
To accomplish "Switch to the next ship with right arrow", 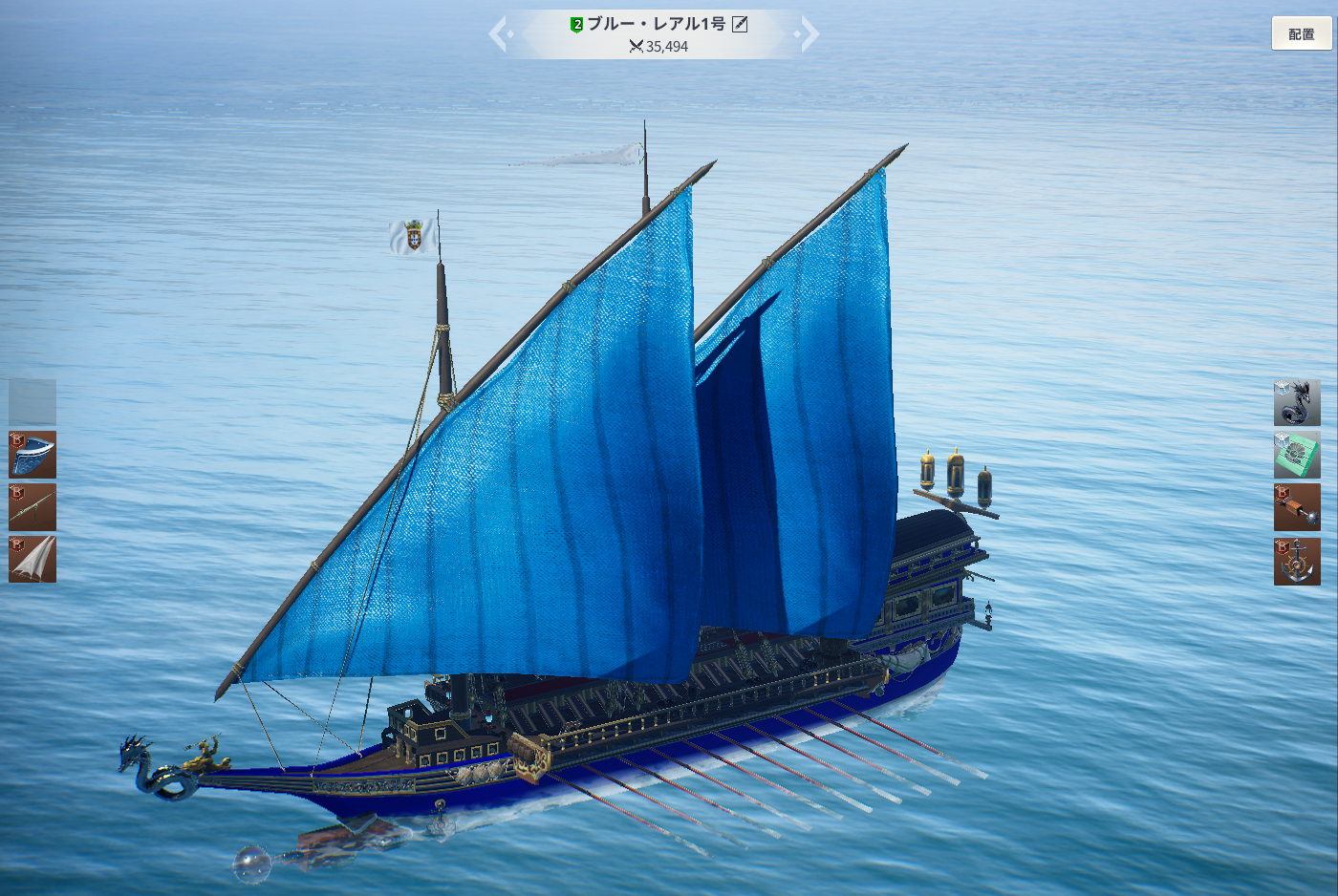I will (x=808, y=34).
